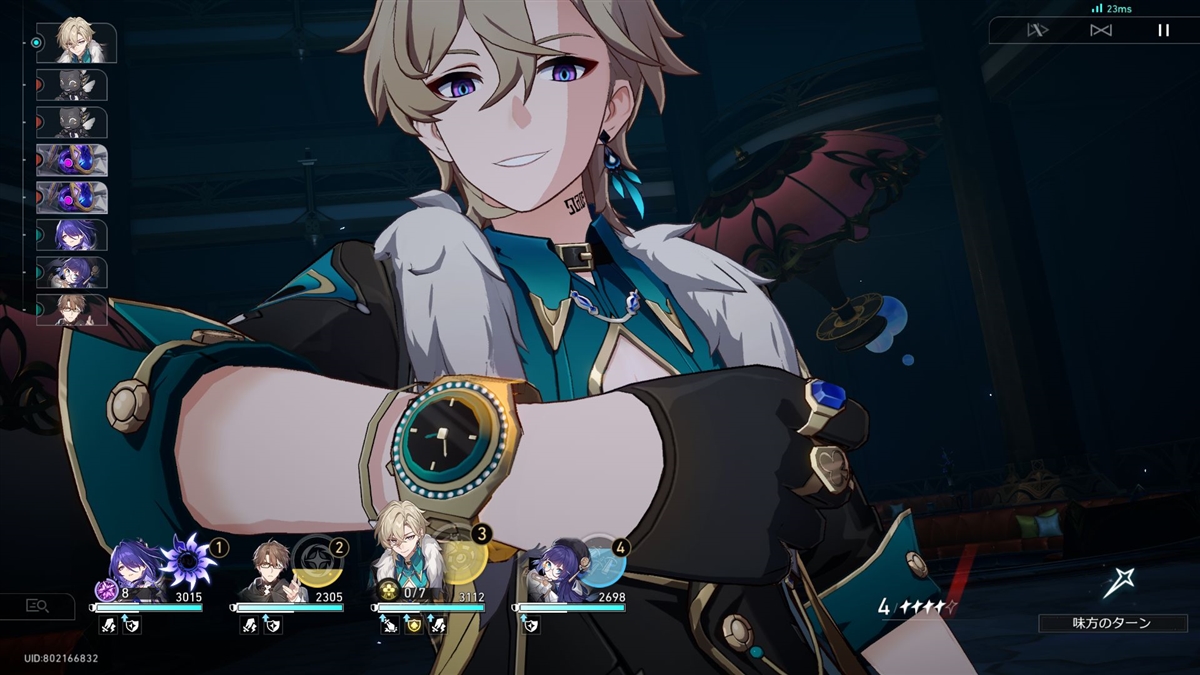Viewport: 1200px width, 675px height.
Task: Select Welt's party portrait
Action: pos(271,573)
